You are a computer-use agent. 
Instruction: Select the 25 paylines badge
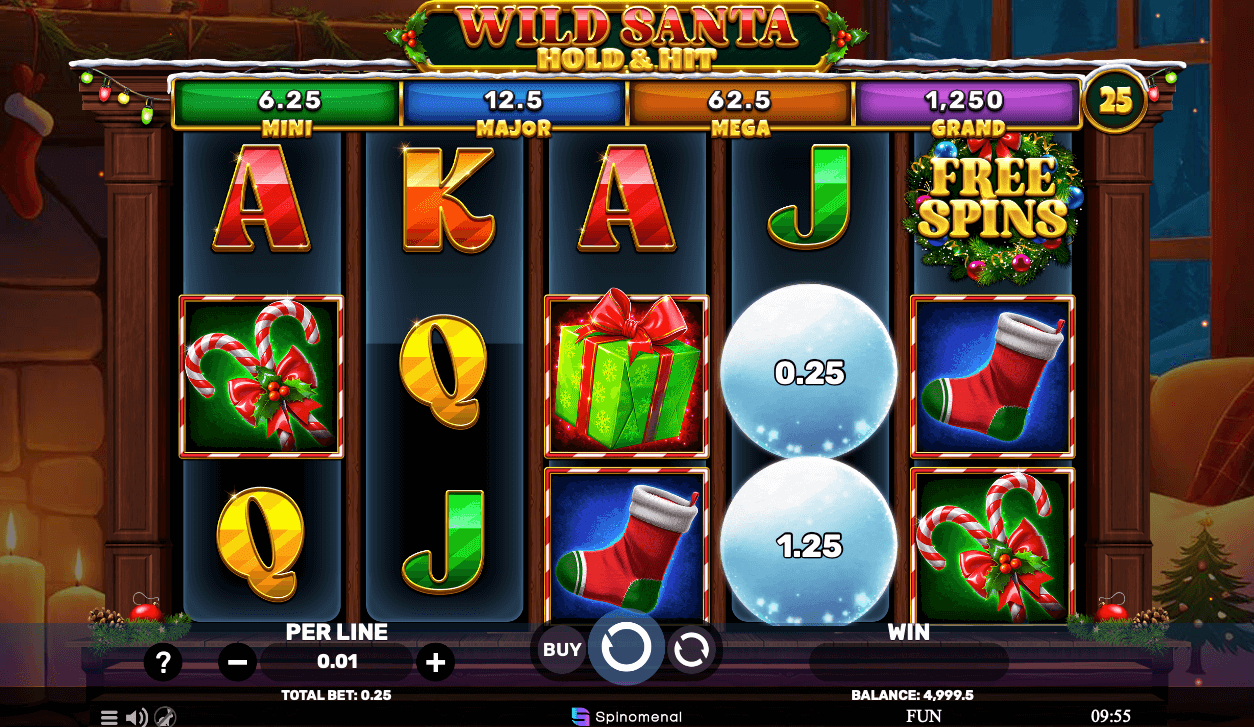pos(1115,100)
